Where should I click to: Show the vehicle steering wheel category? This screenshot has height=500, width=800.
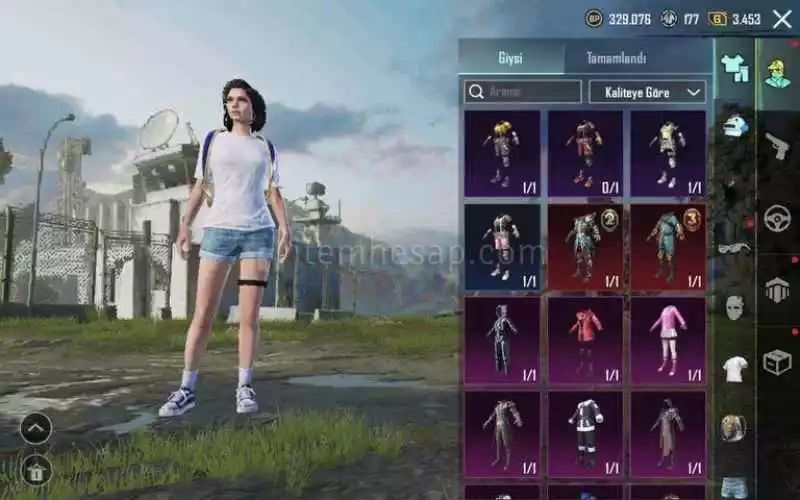pos(777,219)
